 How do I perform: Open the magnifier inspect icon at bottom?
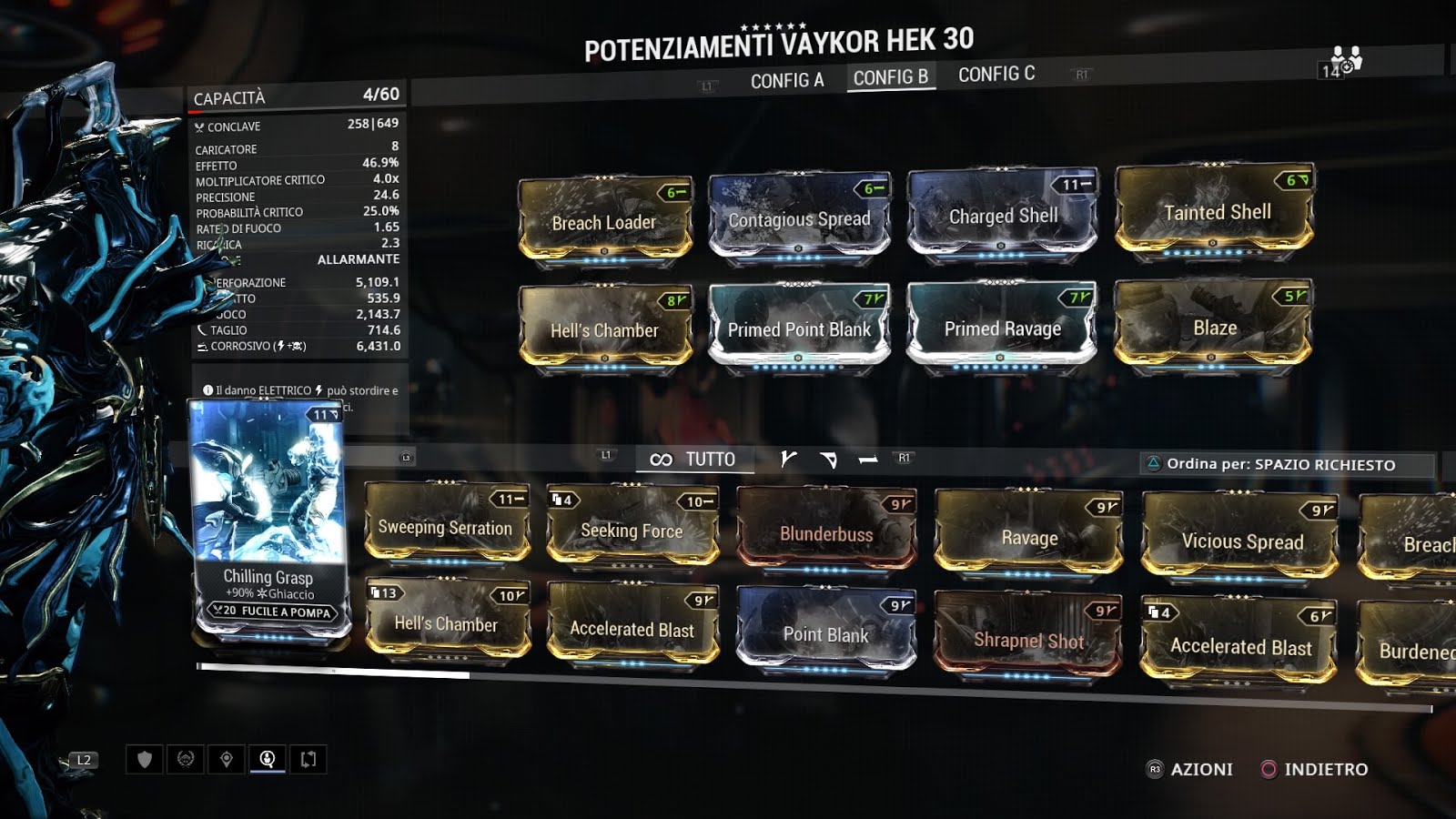[x=267, y=760]
